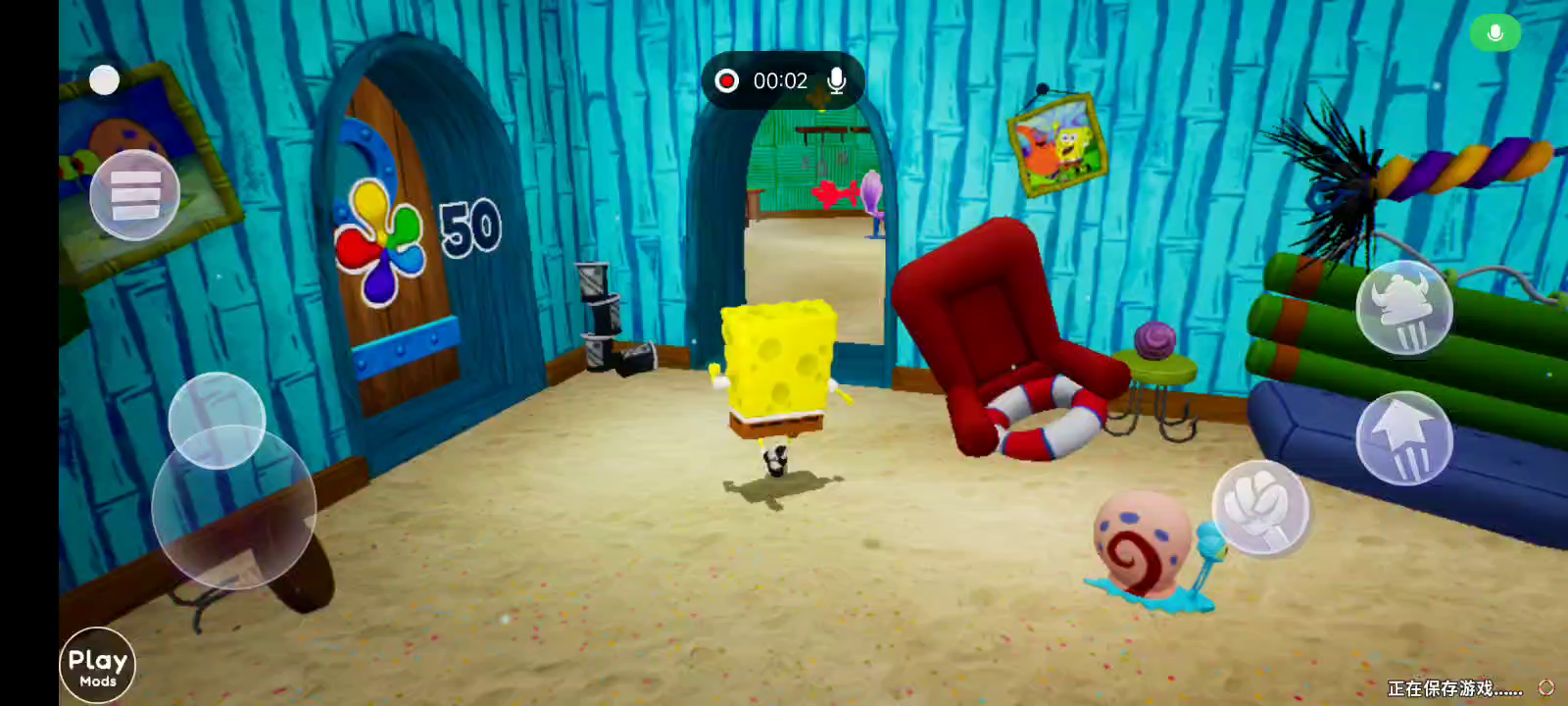Tap the viking helmet bubble ability
The height and width of the screenshot is (706, 1568).
[1403, 308]
